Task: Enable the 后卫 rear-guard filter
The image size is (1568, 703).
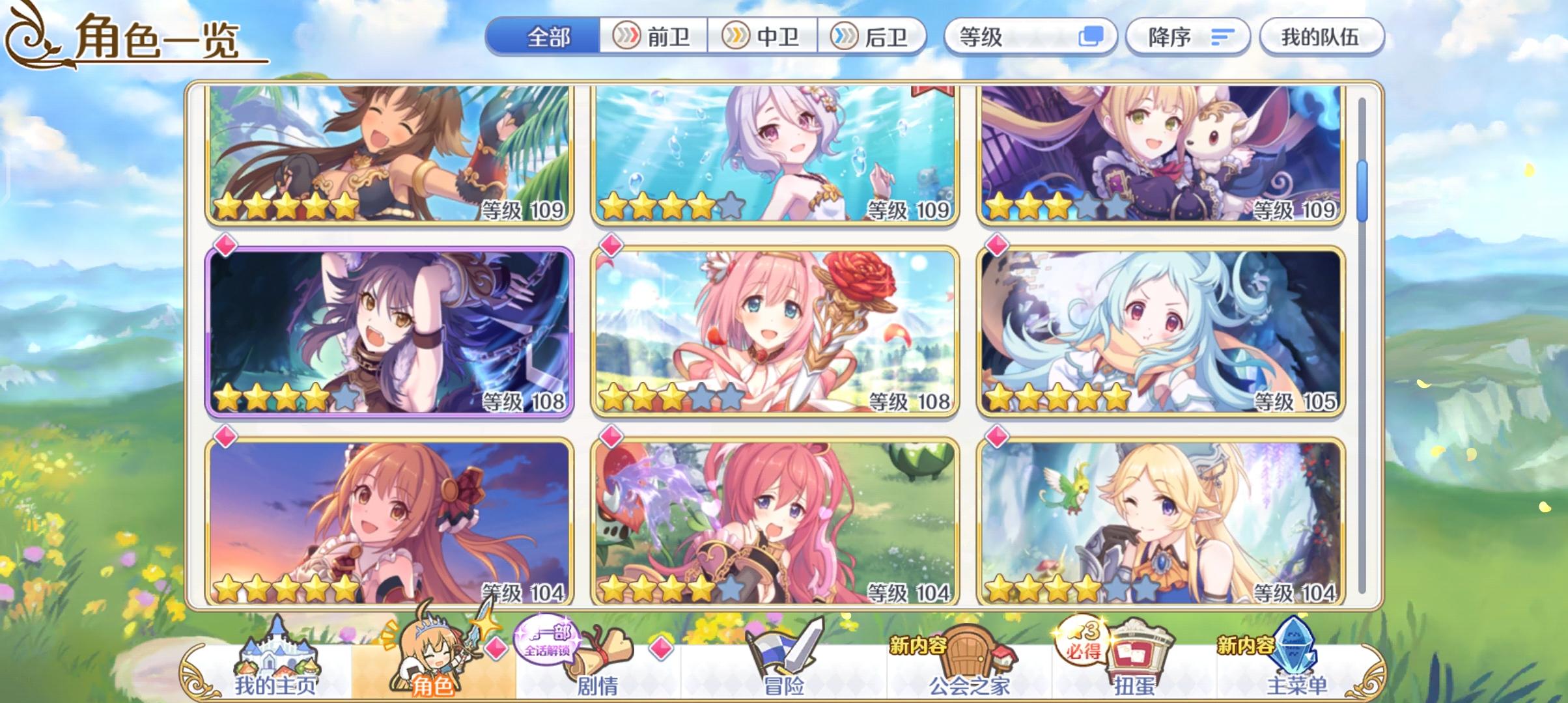Action: coord(873,37)
